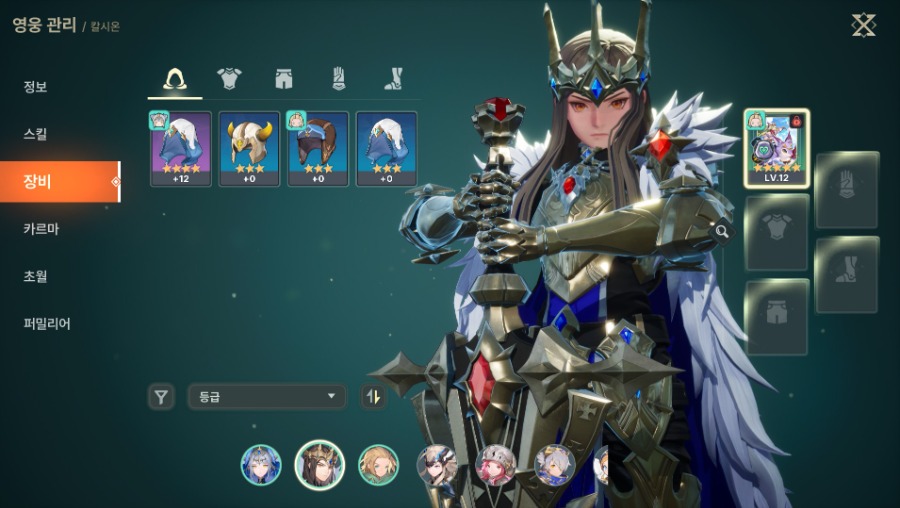Switch to the 스킬 (Skill) section

(x=36, y=134)
